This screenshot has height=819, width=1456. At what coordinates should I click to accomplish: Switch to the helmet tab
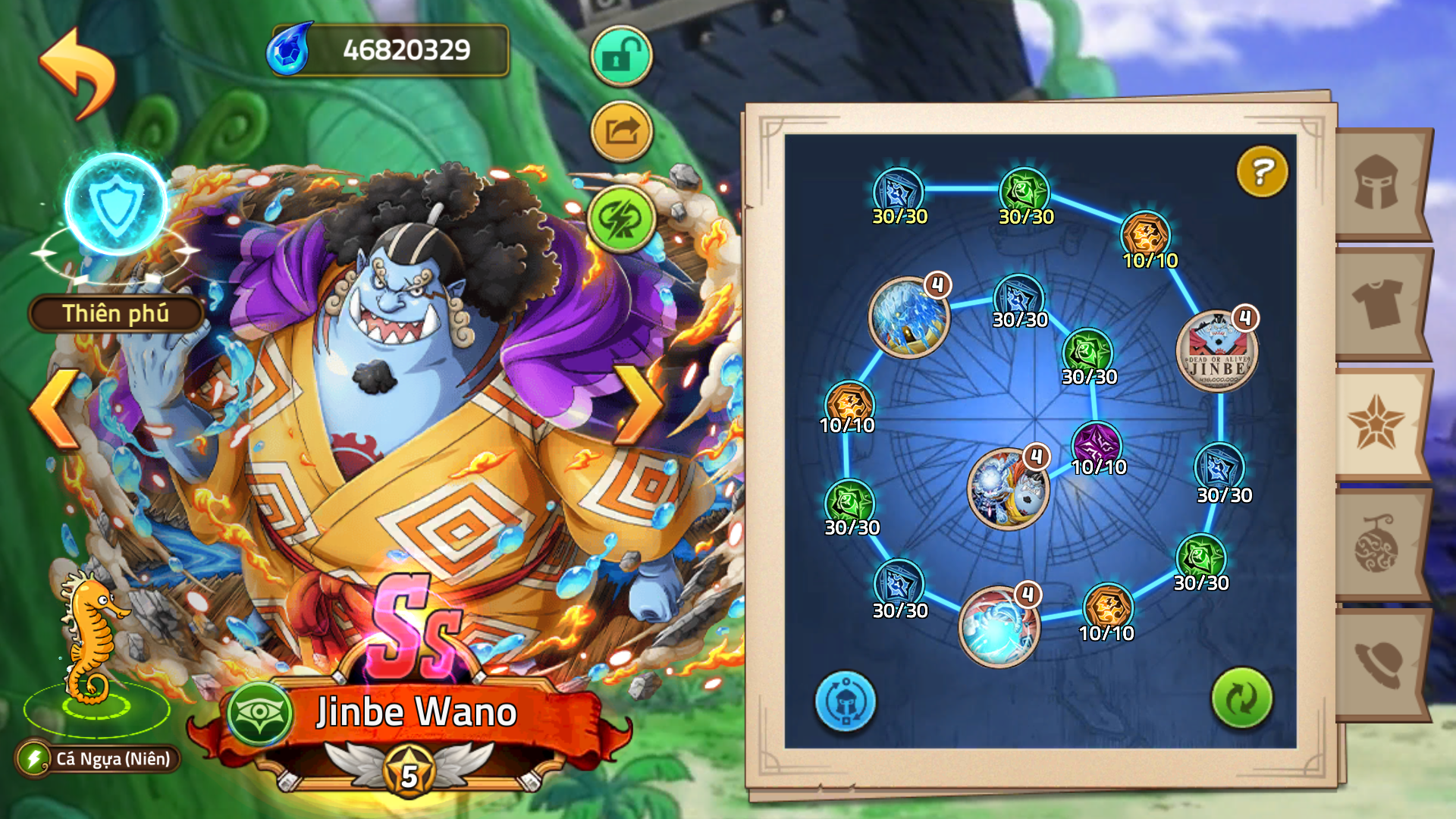coord(1377,183)
